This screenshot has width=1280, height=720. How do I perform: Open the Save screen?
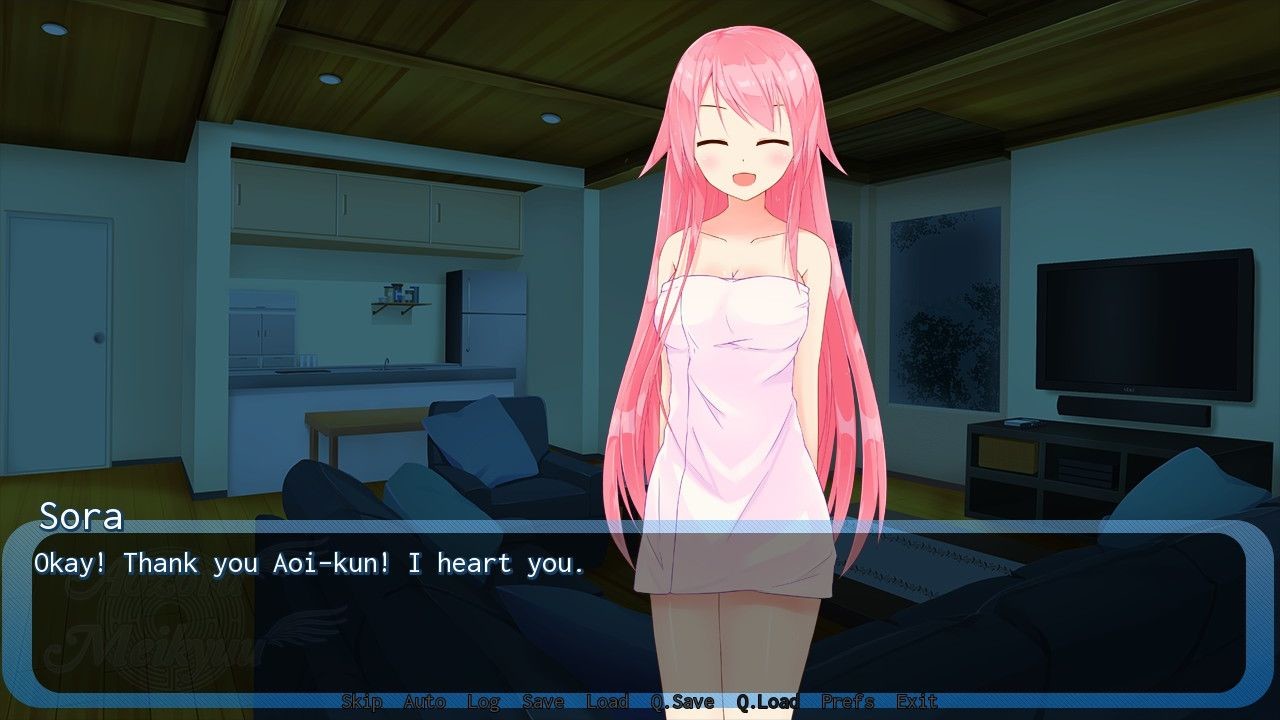coord(544,701)
